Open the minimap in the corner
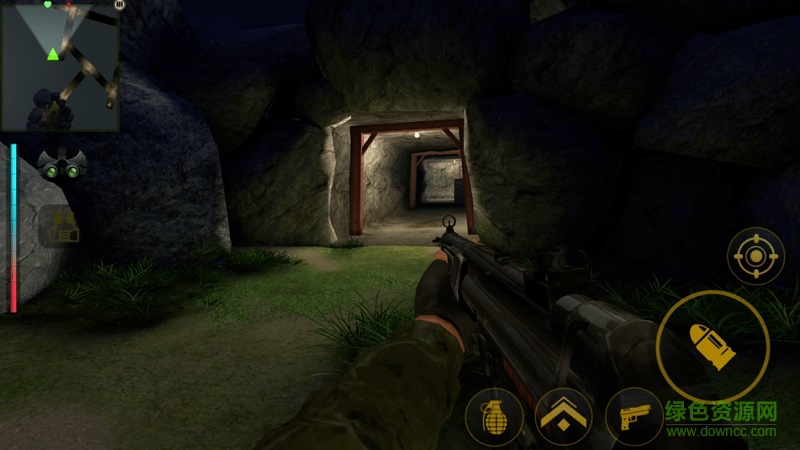Screen dimensions: 800x450 click(x=60, y=68)
